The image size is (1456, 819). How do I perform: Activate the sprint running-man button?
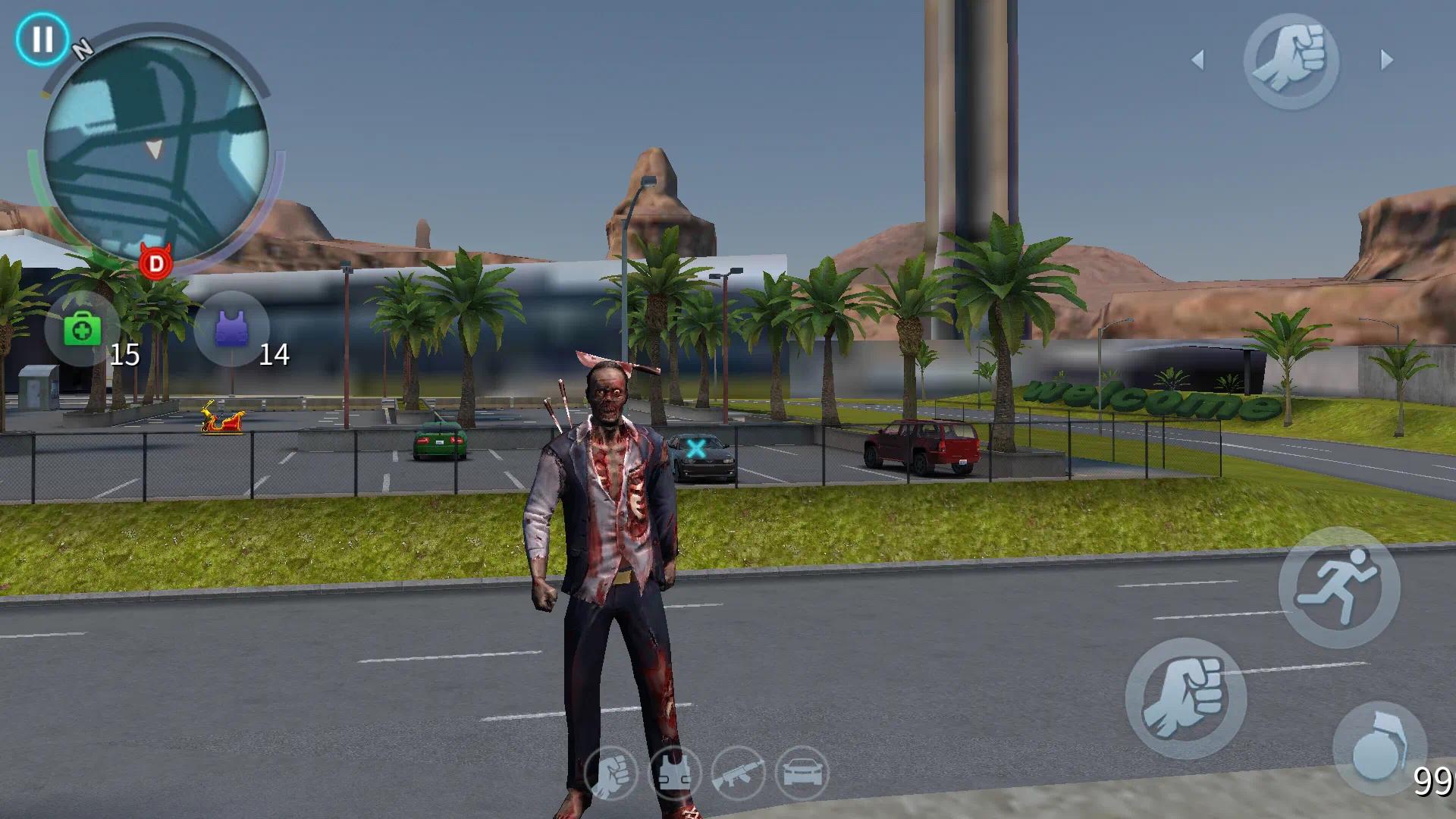tap(1338, 587)
